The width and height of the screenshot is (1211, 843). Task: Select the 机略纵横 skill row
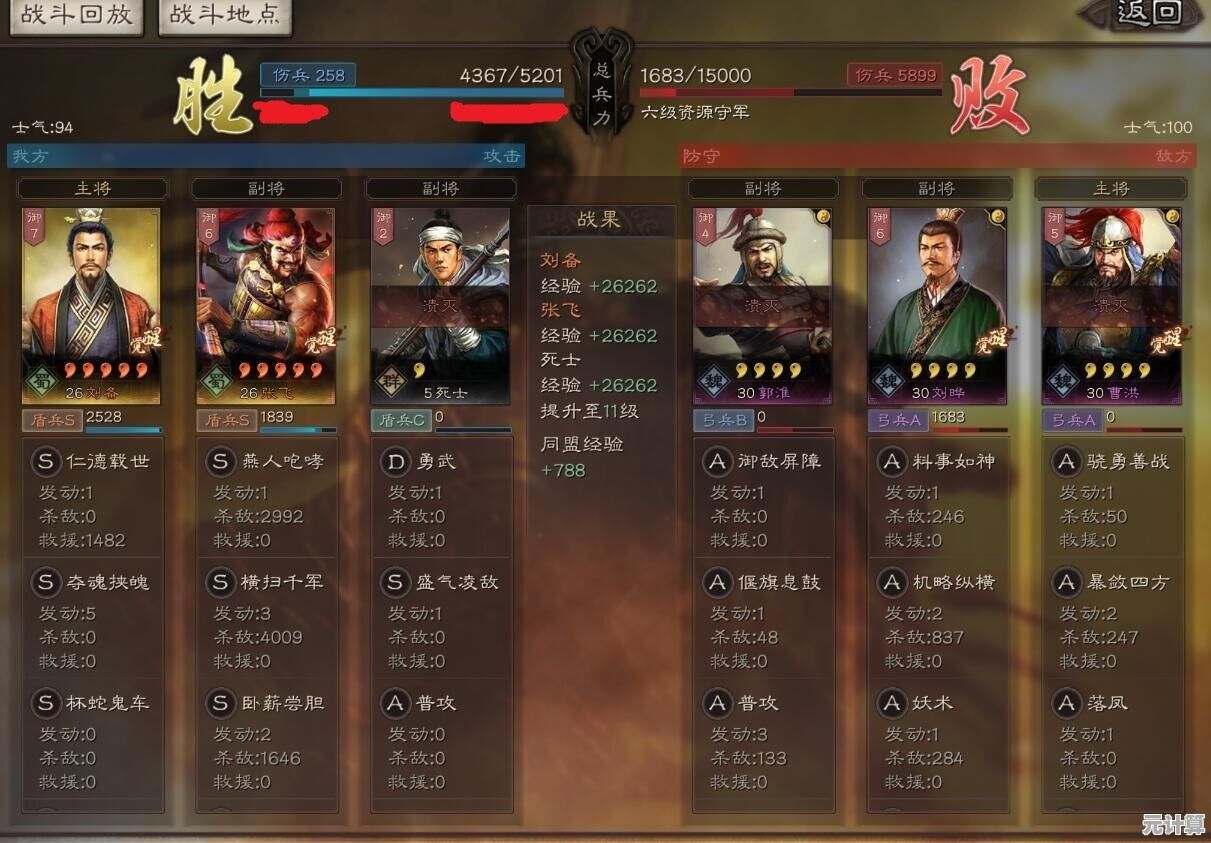(938, 582)
